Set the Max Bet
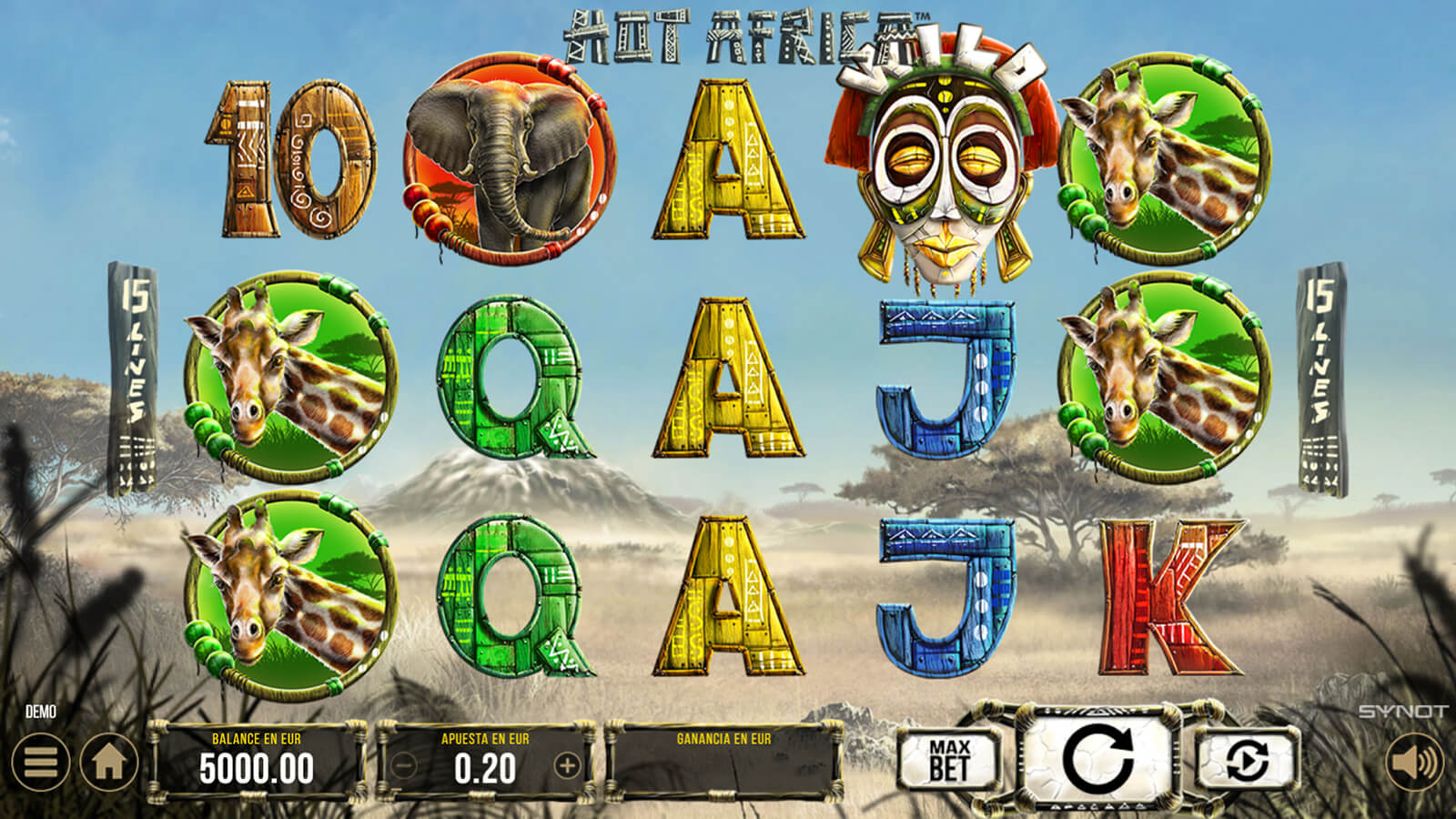The height and width of the screenshot is (819, 1456). [x=949, y=760]
